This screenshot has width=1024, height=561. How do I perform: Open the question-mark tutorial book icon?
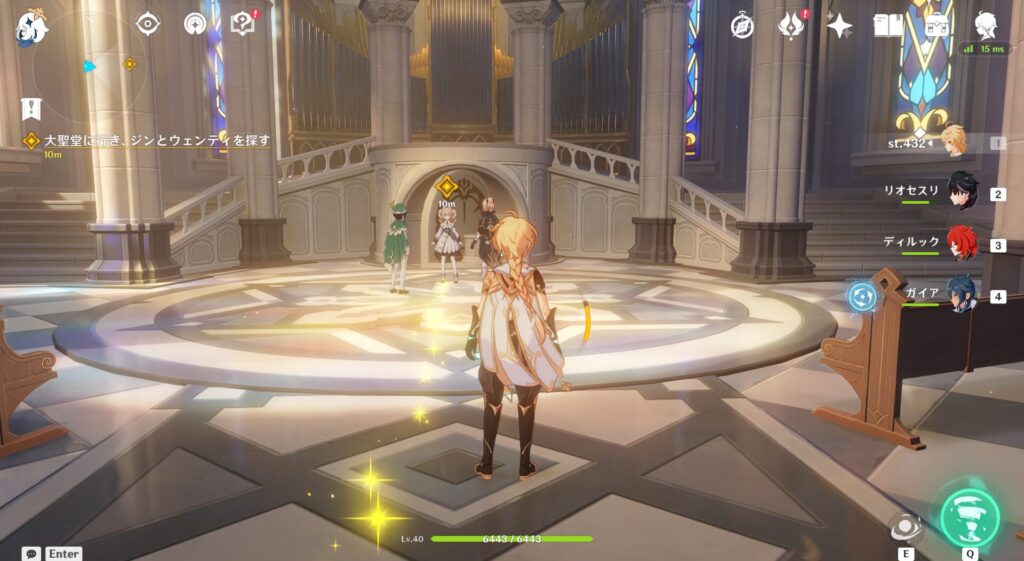tap(242, 24)
